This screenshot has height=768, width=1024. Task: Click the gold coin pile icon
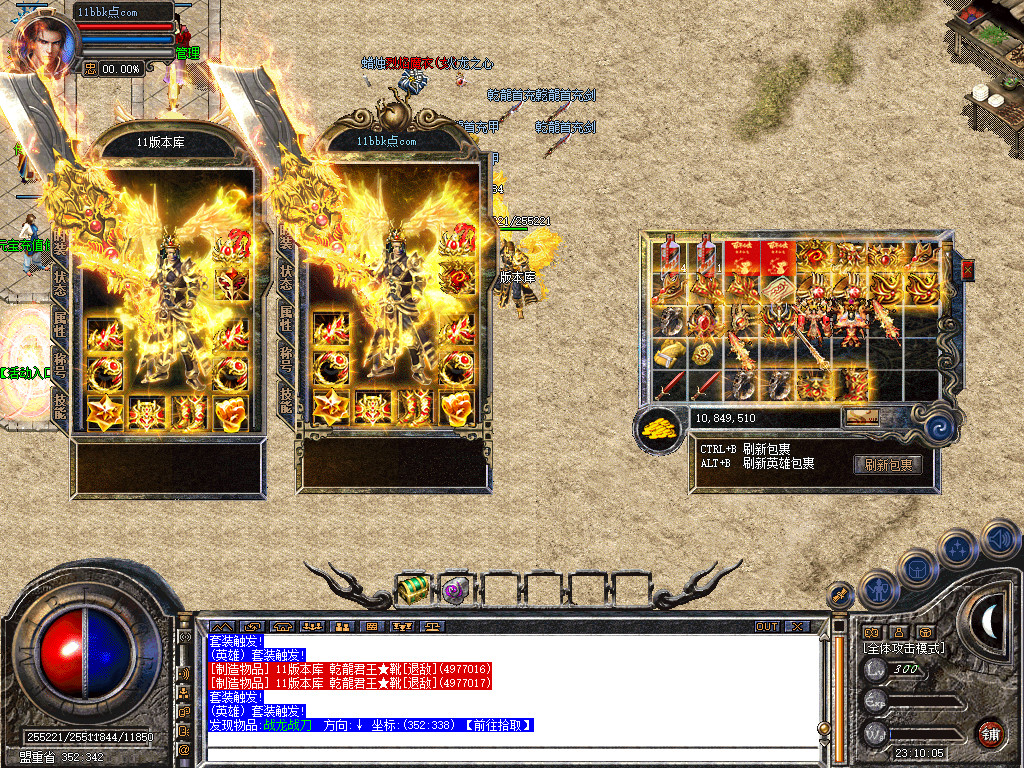(x=660, y=428)
